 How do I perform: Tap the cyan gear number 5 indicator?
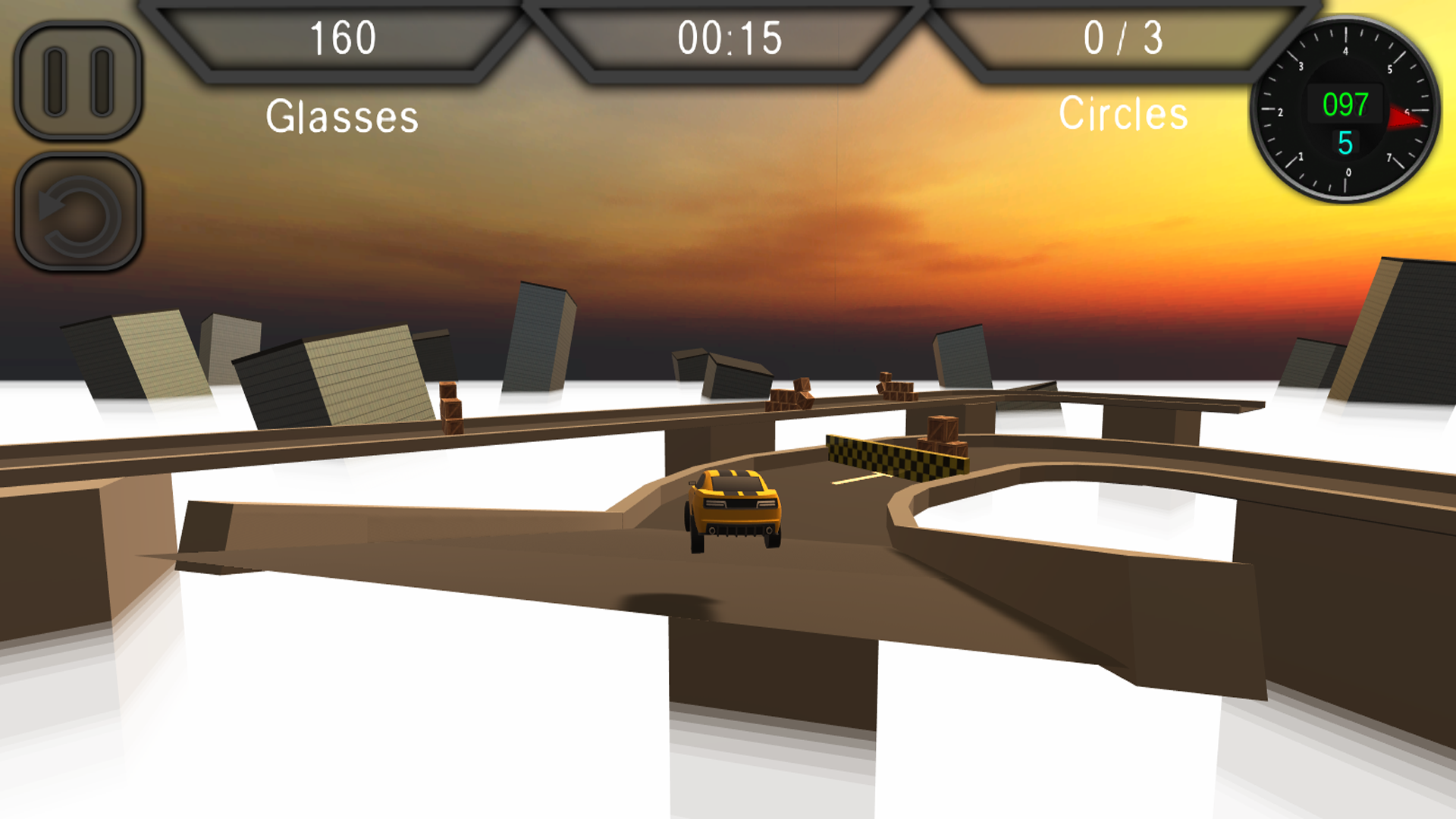(x=1345, y=140)
